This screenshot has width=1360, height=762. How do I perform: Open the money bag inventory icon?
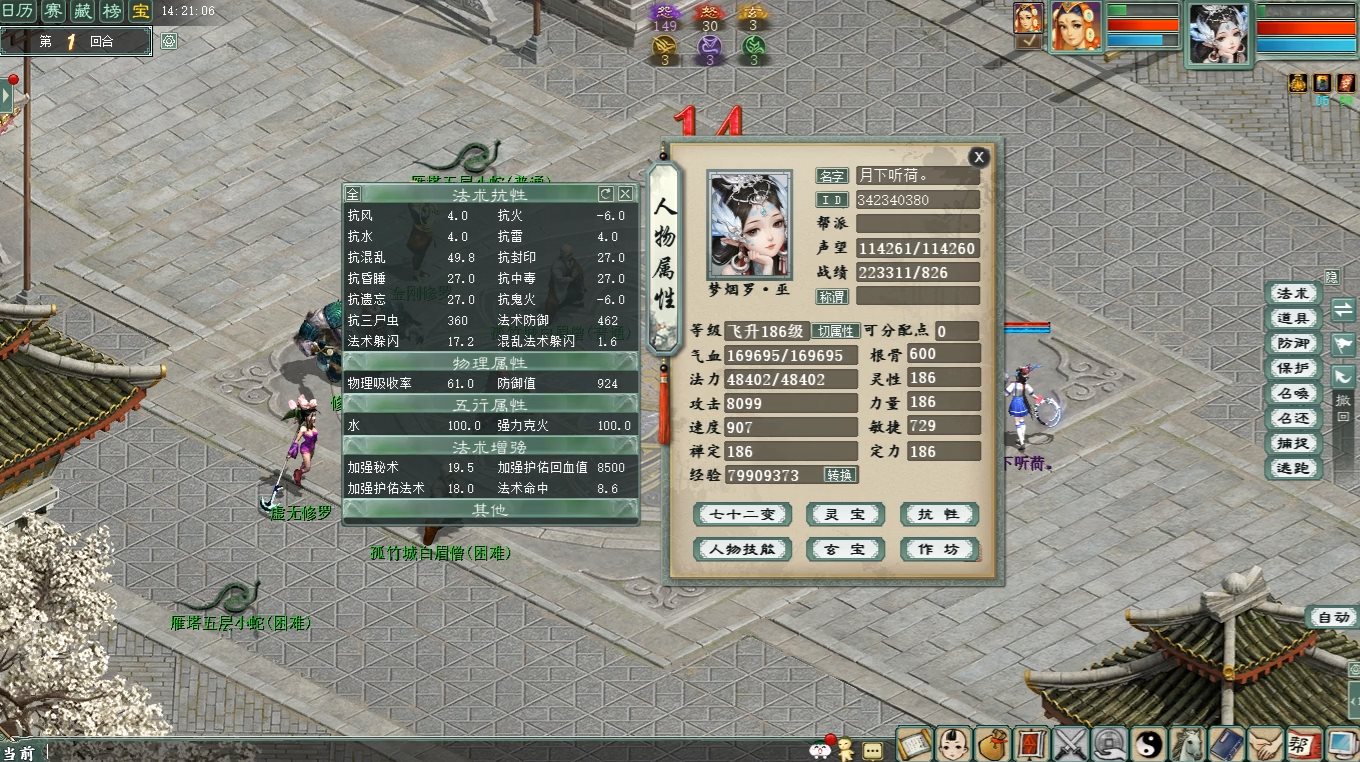coord(991,744)
